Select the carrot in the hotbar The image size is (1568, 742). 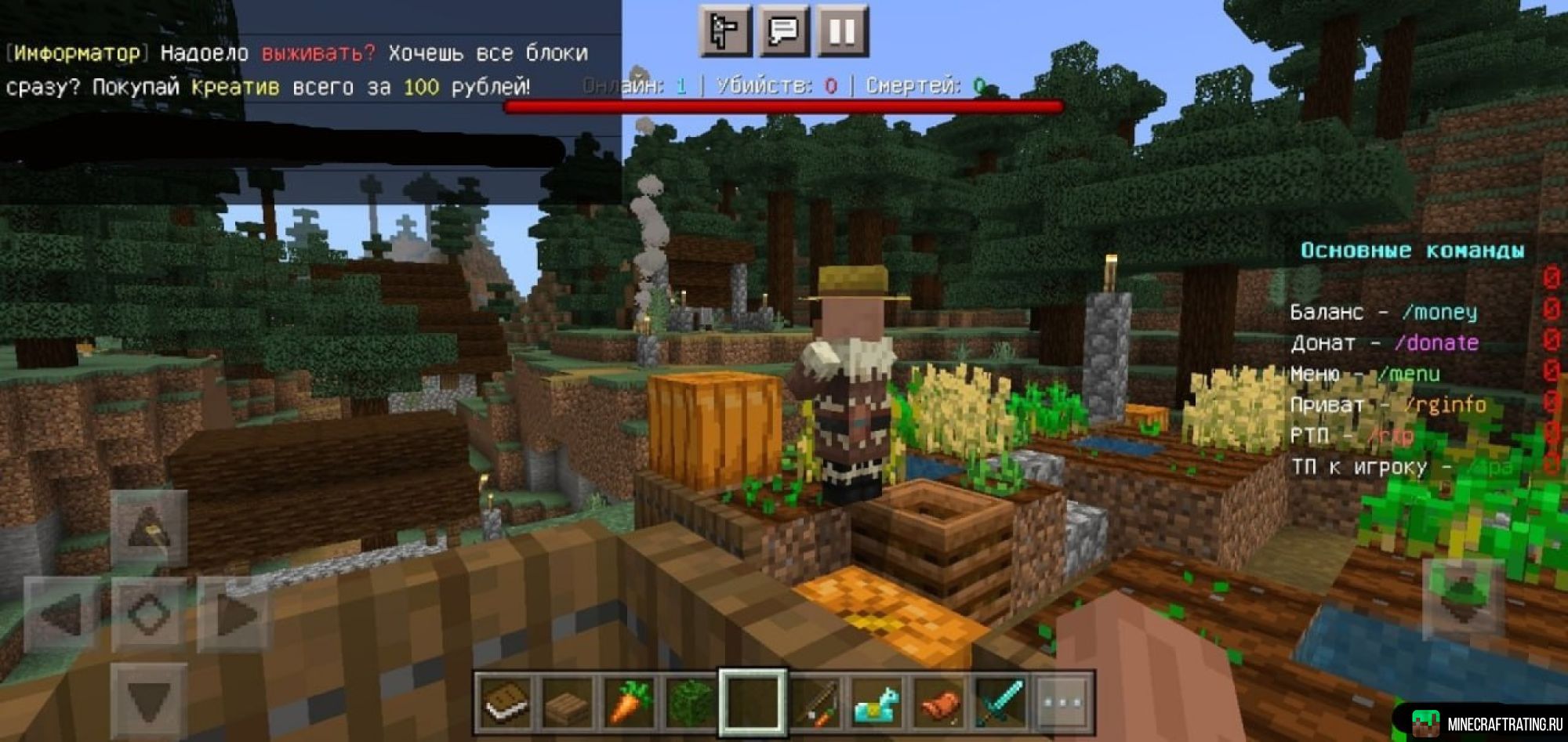(627, 701)
